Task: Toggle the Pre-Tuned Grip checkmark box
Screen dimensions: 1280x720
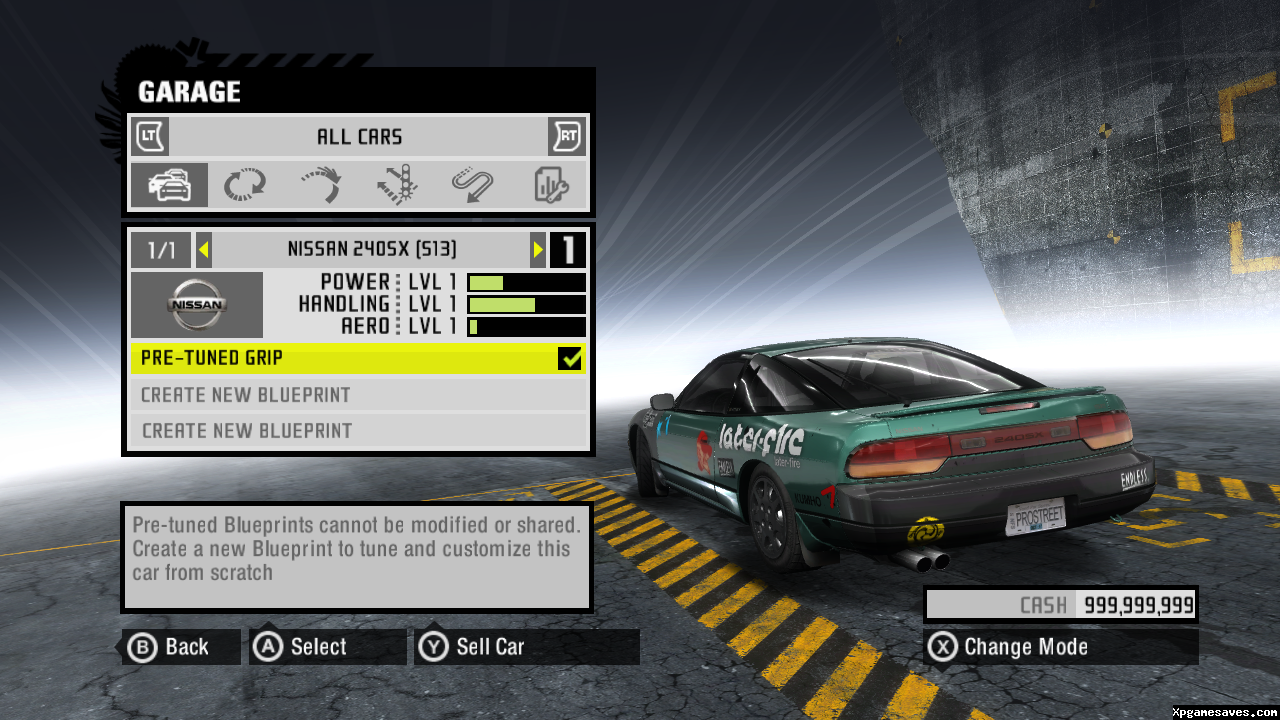Action: pyautogui.click(x=570, y=358)
